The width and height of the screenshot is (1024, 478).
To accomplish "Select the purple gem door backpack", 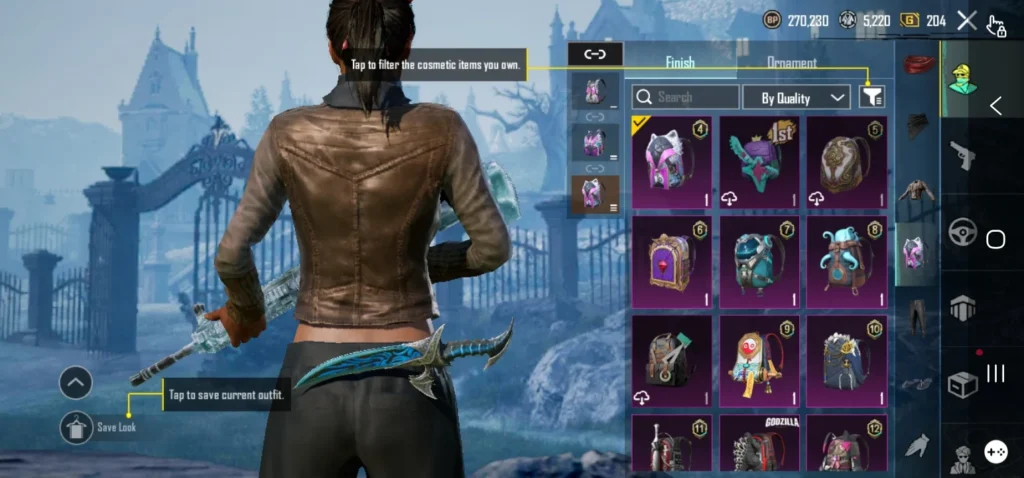I will click(x=672, y=262).
